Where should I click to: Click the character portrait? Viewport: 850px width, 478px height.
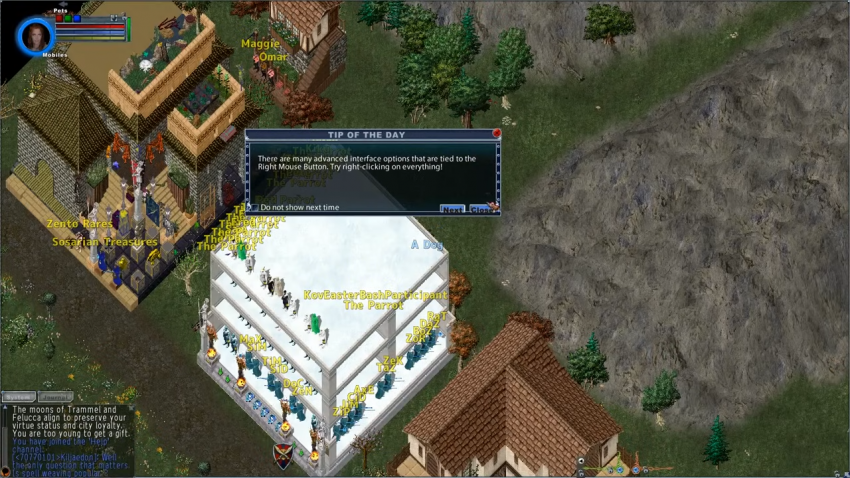34,36
